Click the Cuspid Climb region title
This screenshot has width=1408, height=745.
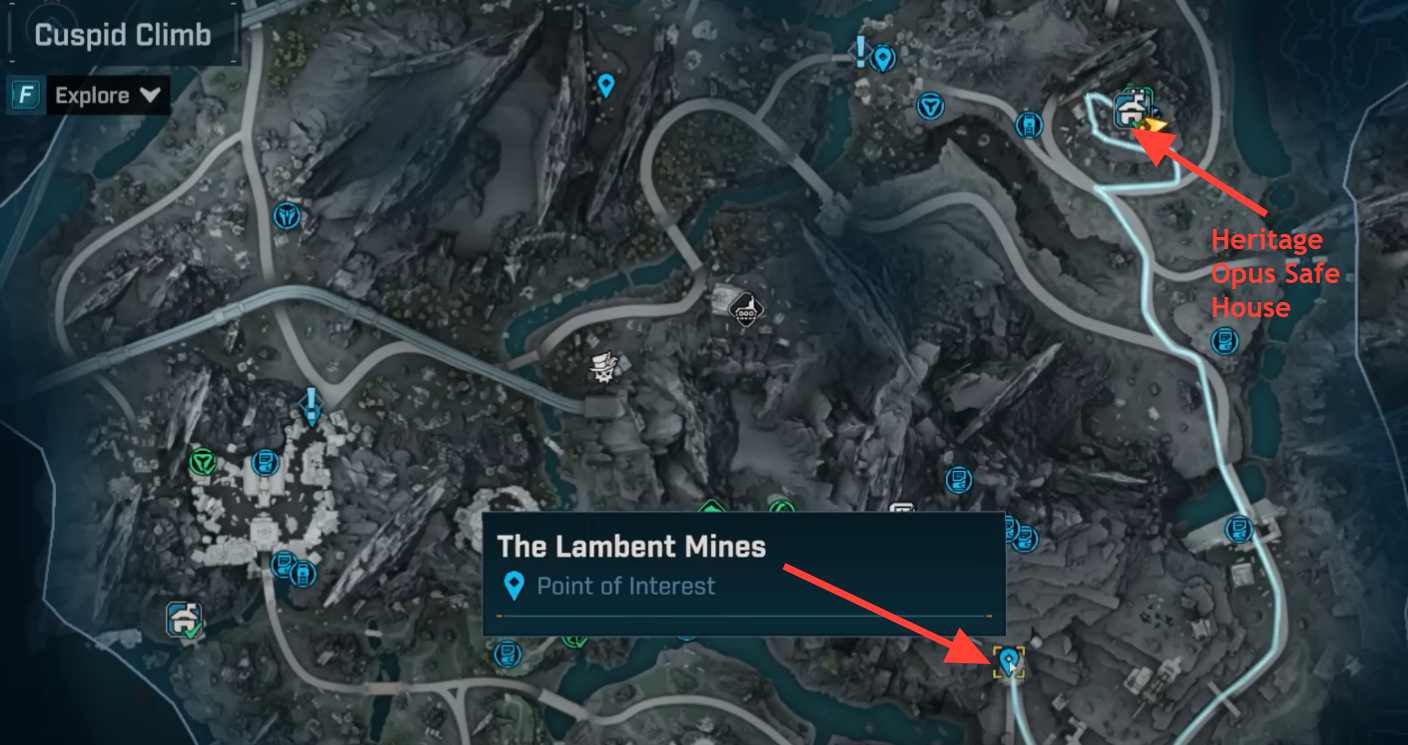click(x=123, y=33)
